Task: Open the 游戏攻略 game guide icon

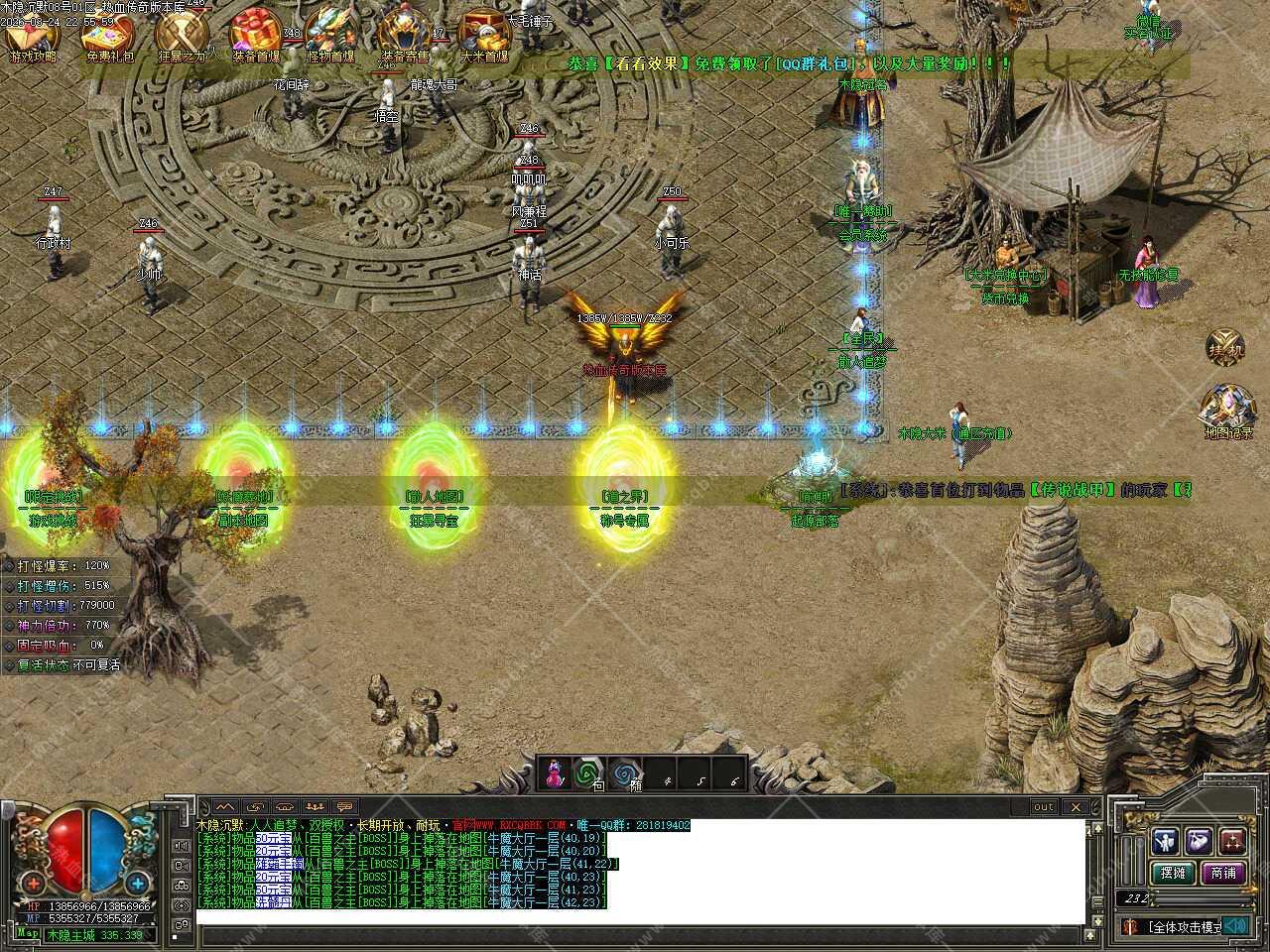Action: pyautogui.click(x=33, y=36)
